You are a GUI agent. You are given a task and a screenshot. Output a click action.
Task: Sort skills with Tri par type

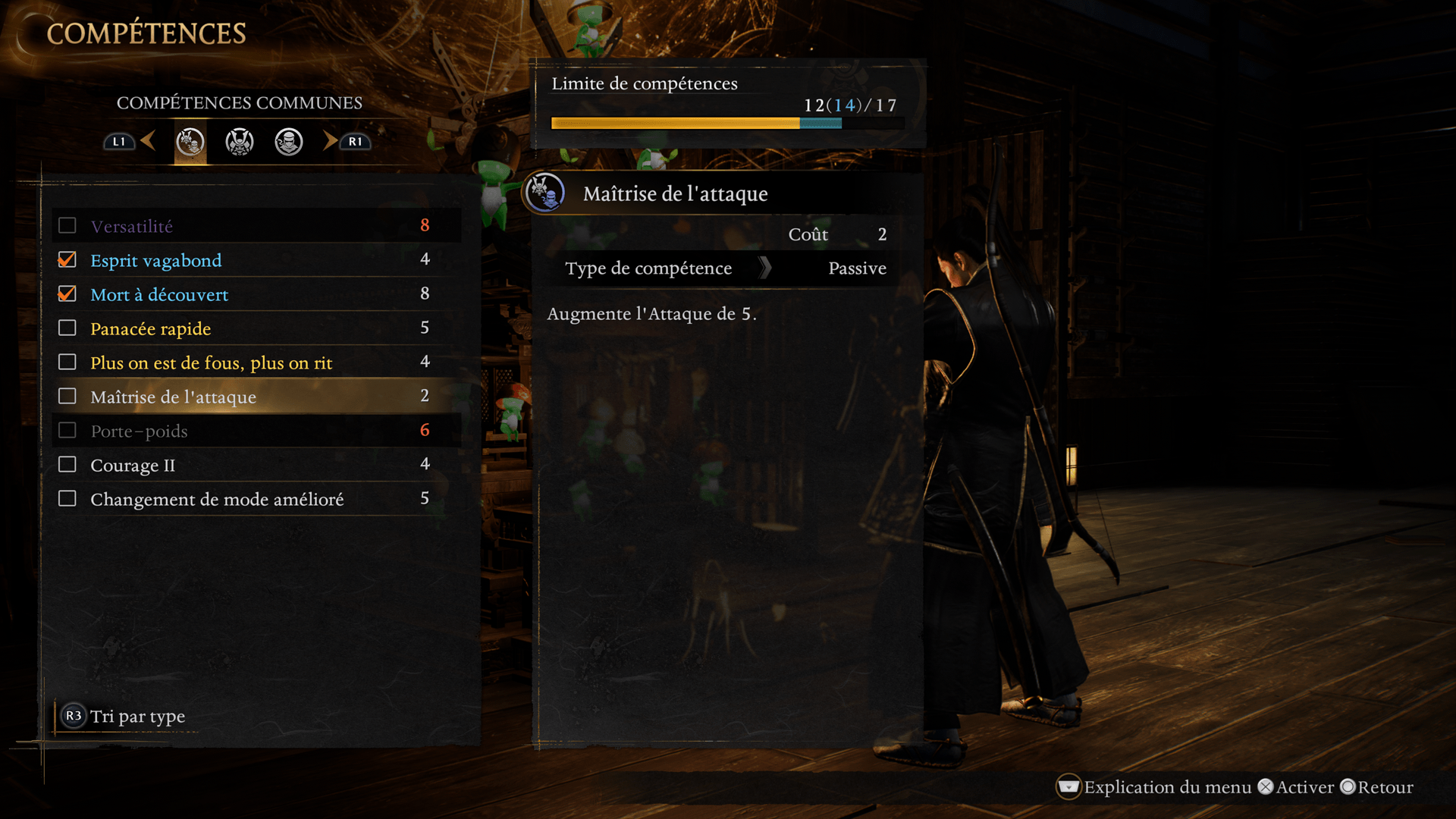(124, 717)
